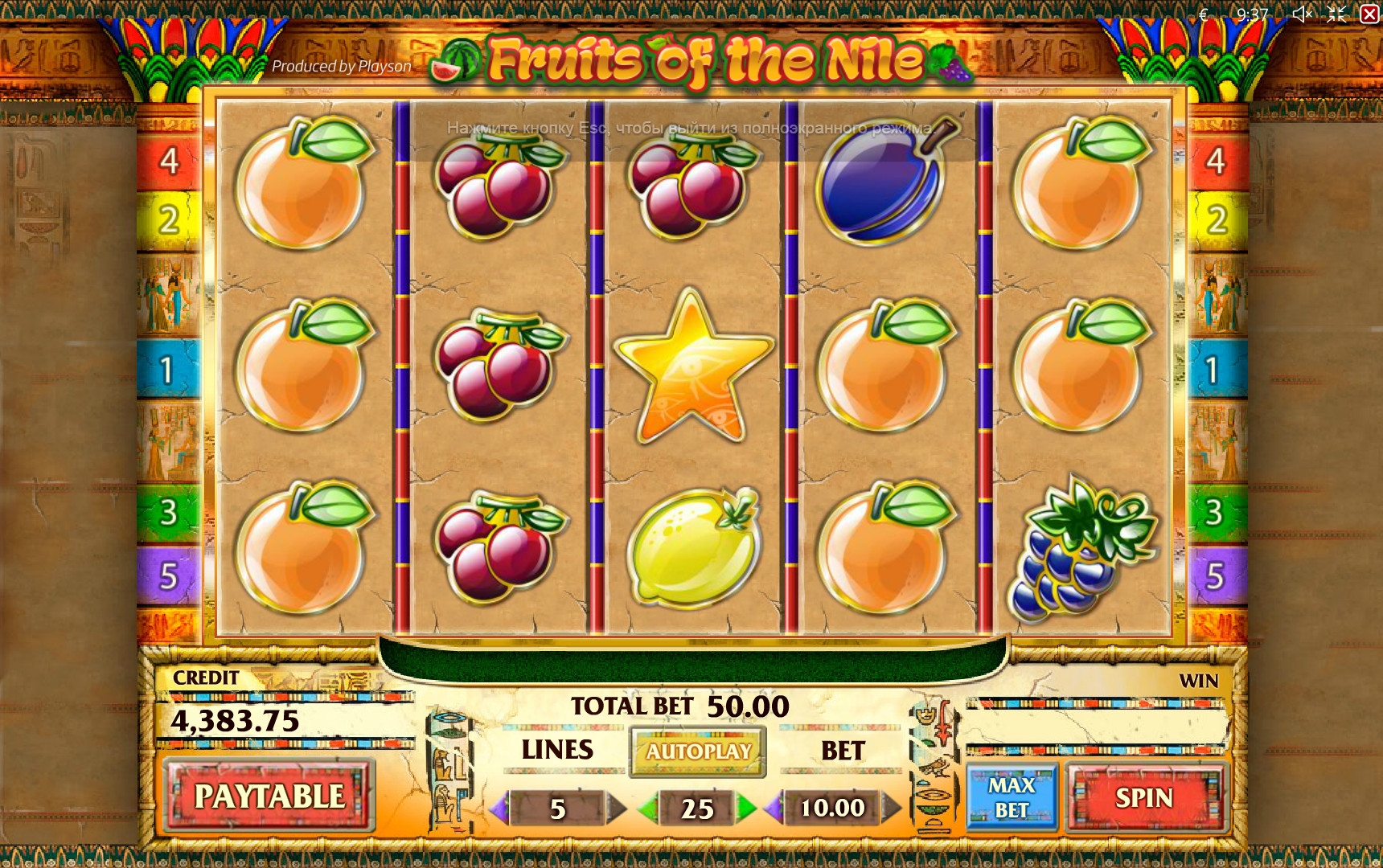The image size is (1383, 868).
Task: Exit fullscreen with the shrink arrows icon
Action: coord(1336,14)
